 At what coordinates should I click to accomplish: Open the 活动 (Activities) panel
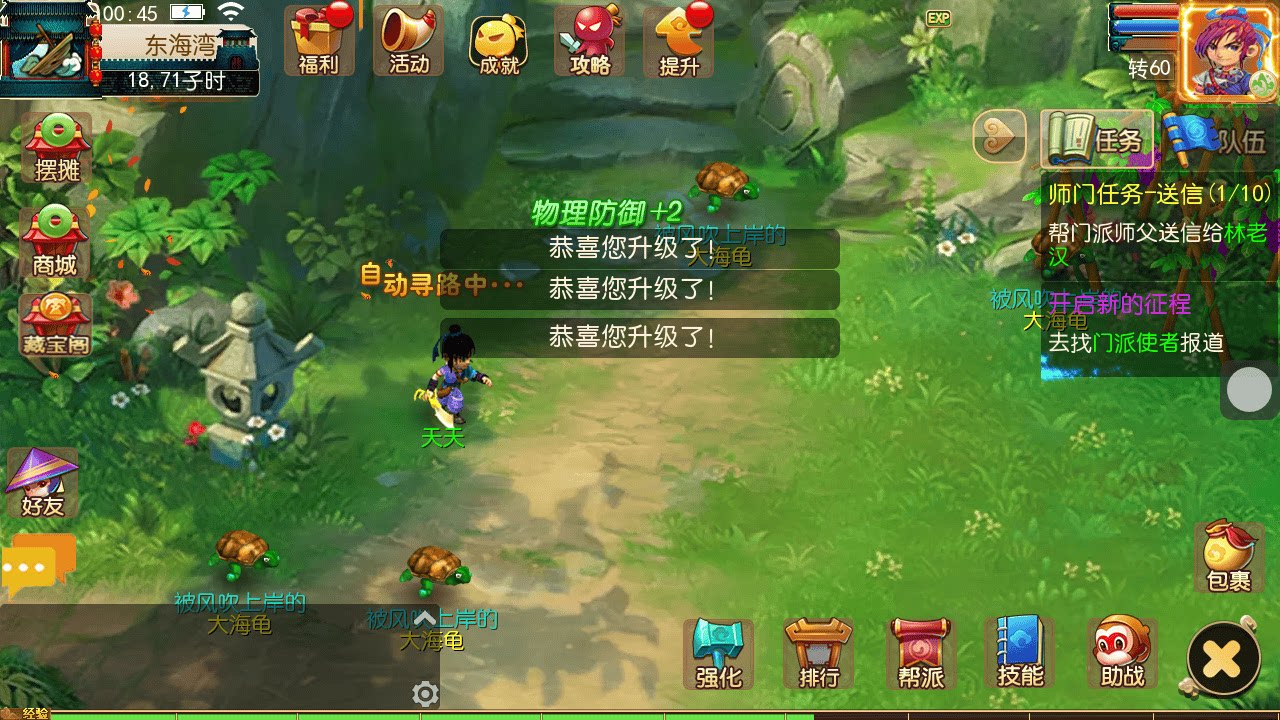tap(408, 40)
